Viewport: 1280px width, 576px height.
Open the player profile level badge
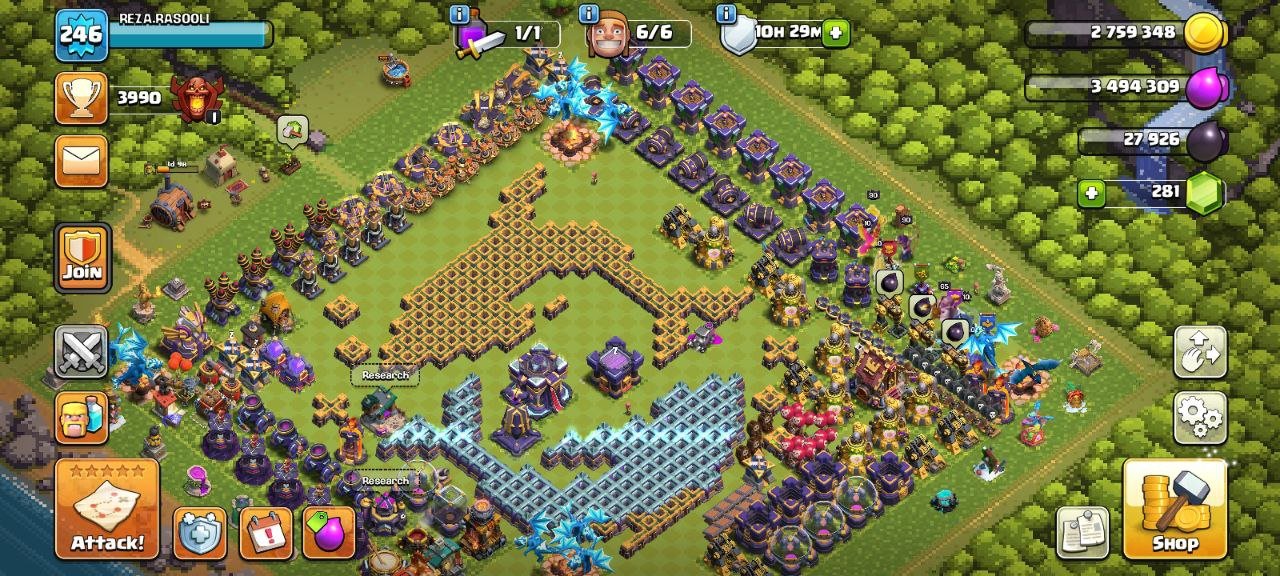(80, 35)
